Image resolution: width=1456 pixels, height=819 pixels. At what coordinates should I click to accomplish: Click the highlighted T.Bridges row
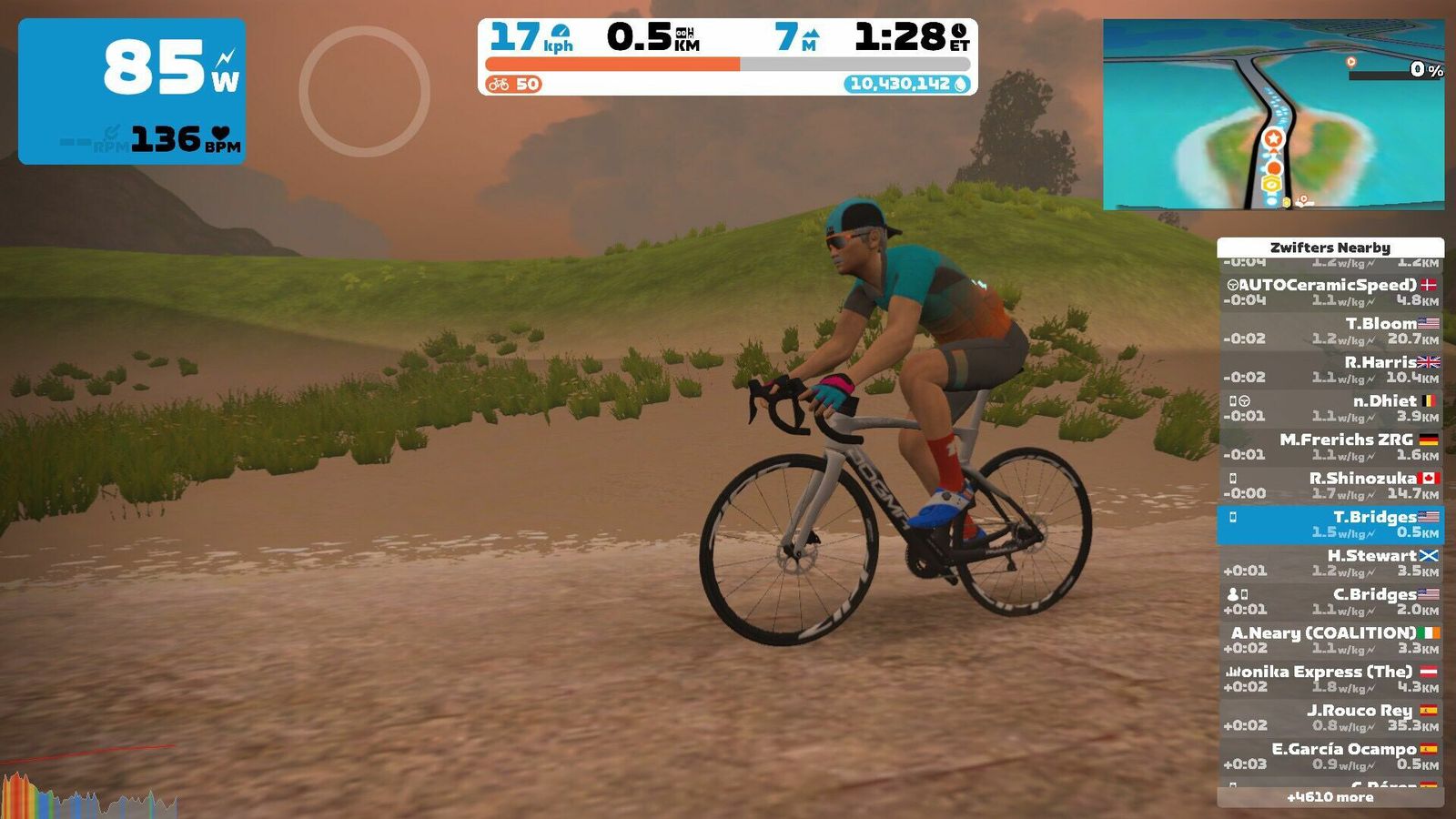[1330, 525]
